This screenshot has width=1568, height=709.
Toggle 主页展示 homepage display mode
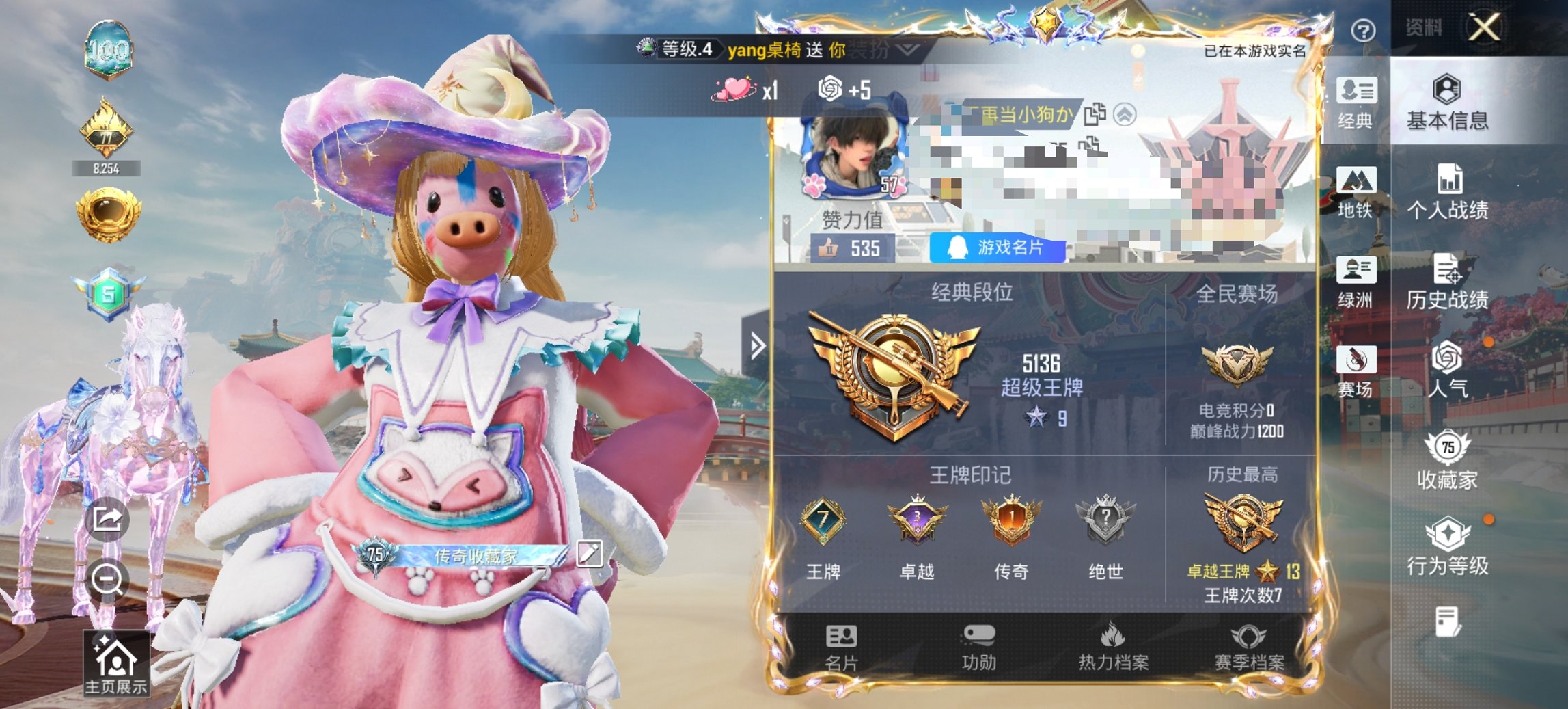[x=115, y=660]
